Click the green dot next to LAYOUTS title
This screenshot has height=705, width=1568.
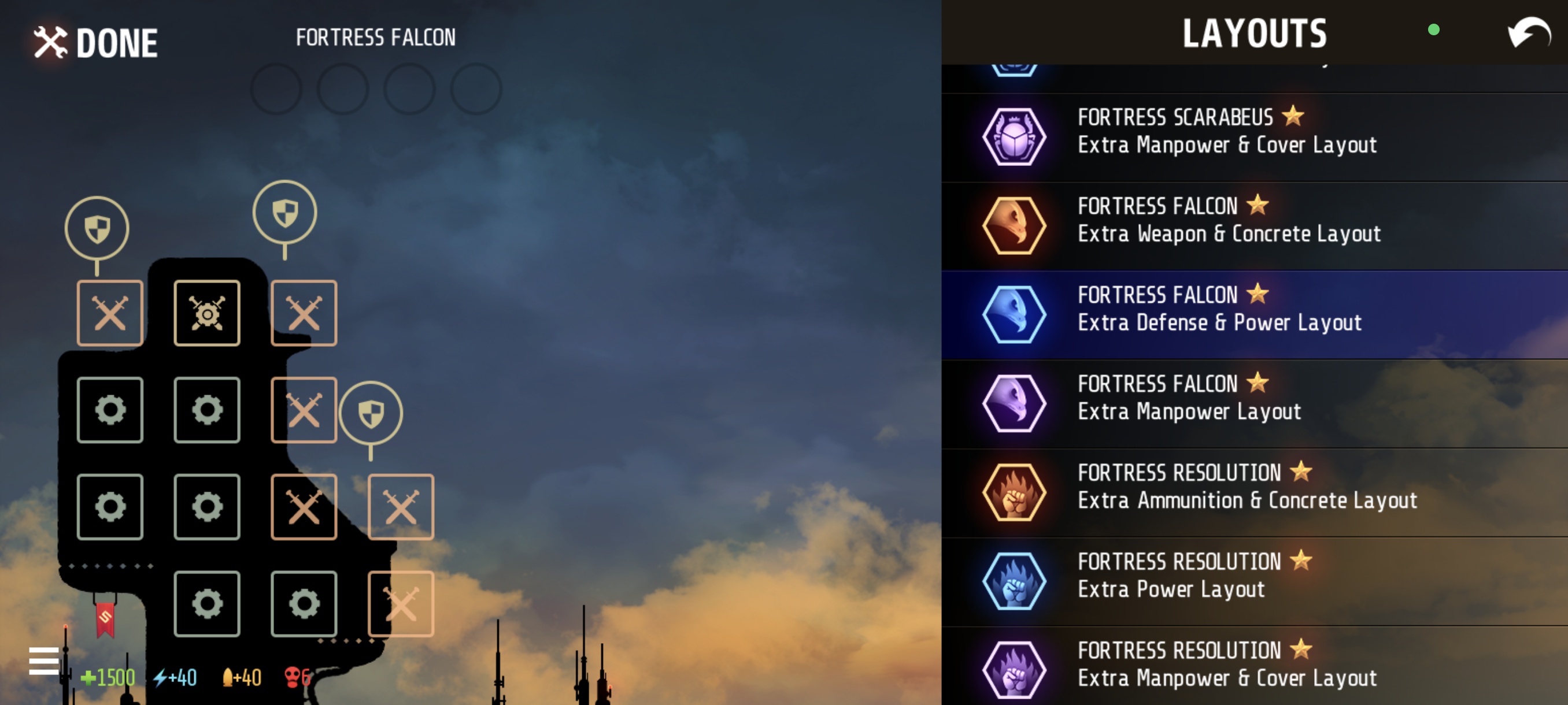[1434, 29]
